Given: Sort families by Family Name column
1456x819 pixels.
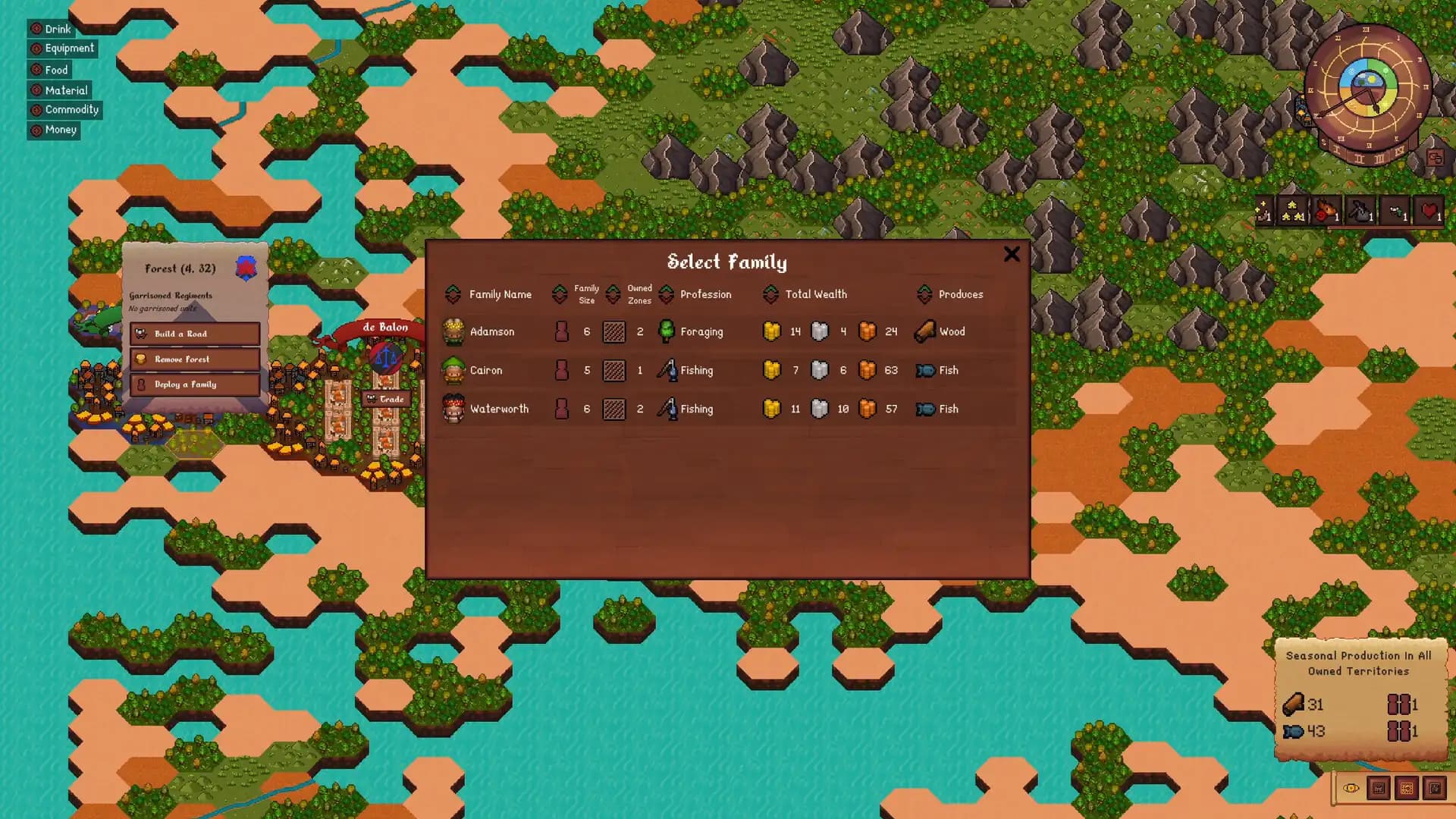Looking at the screenshot, I should pos(501,294).
